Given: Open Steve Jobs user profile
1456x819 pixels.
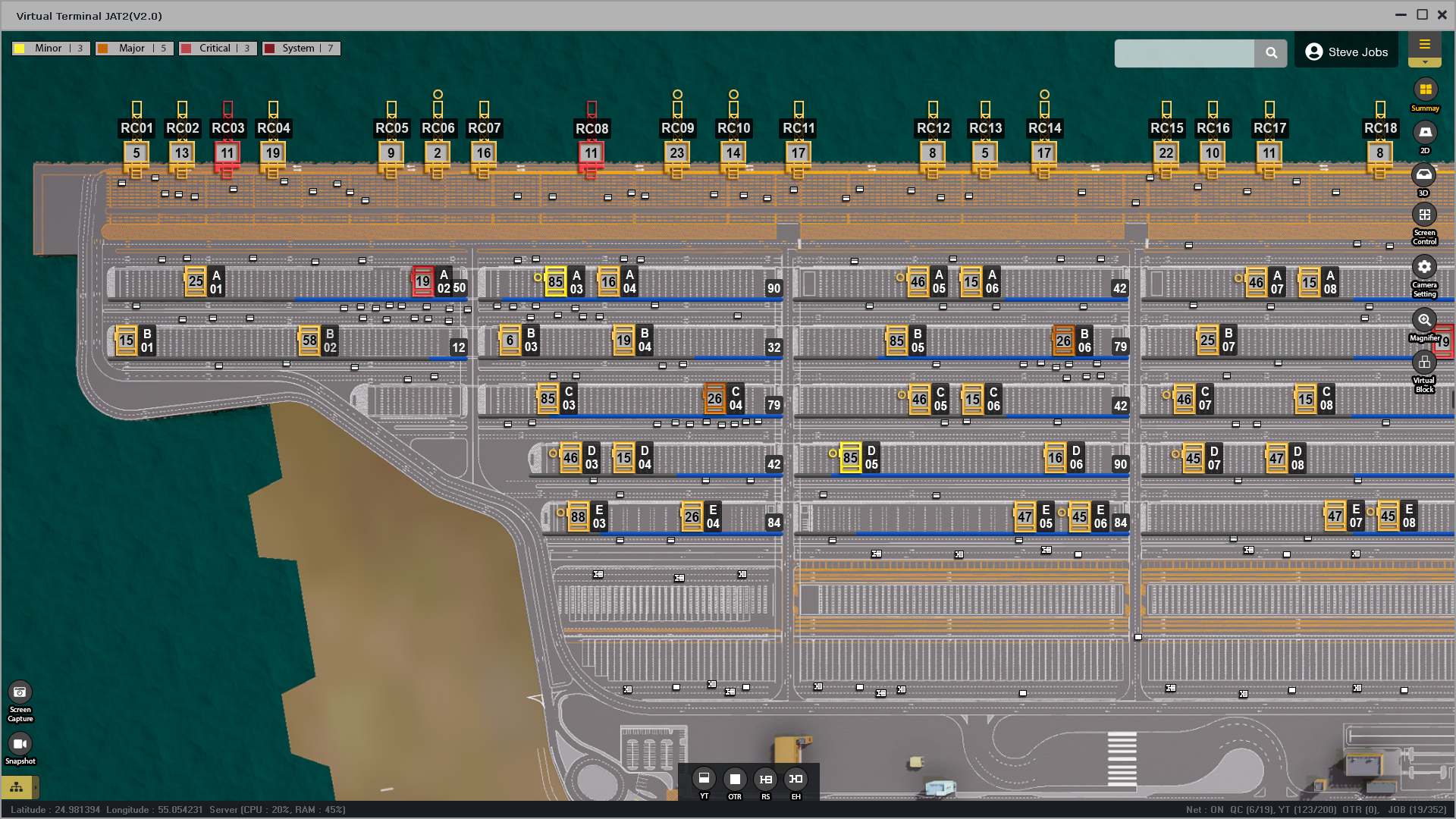Looking at the screenshot, I should pyautogui.click(x=1346, y=52).
